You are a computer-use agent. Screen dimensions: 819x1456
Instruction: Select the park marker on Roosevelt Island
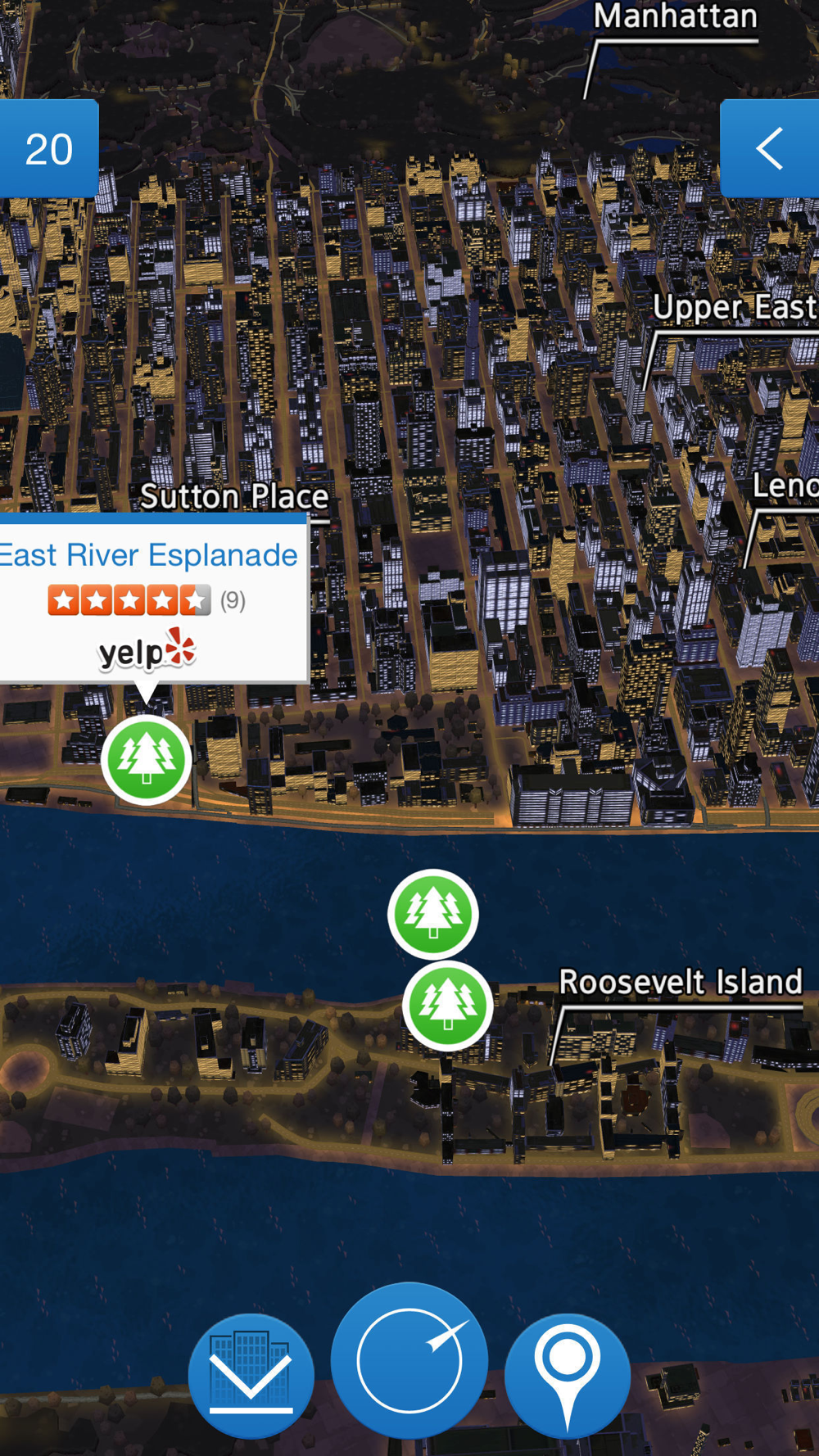(447, 1006)
